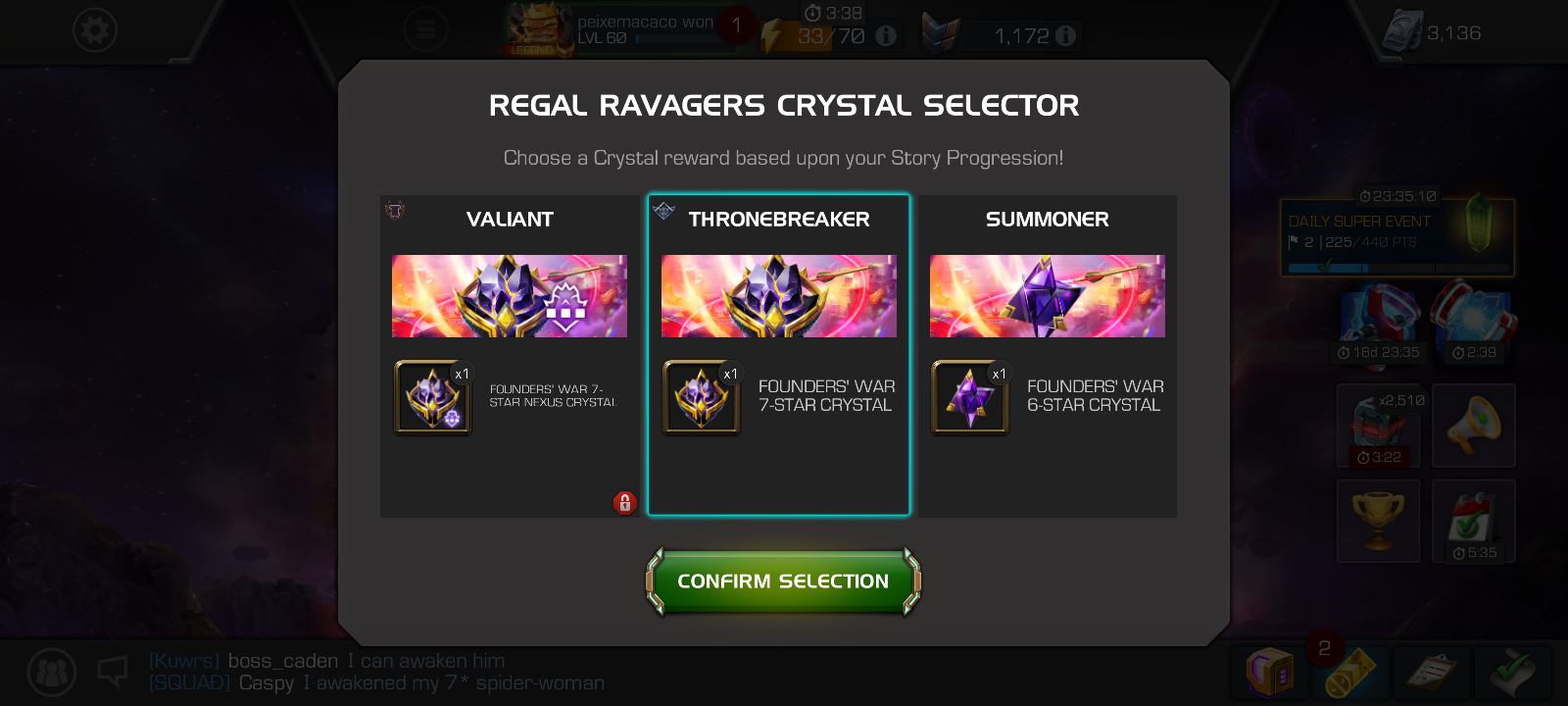Open the purple crystal vault icon
The height and width of the screenshot is (706, 1568).
[1269, 672]
